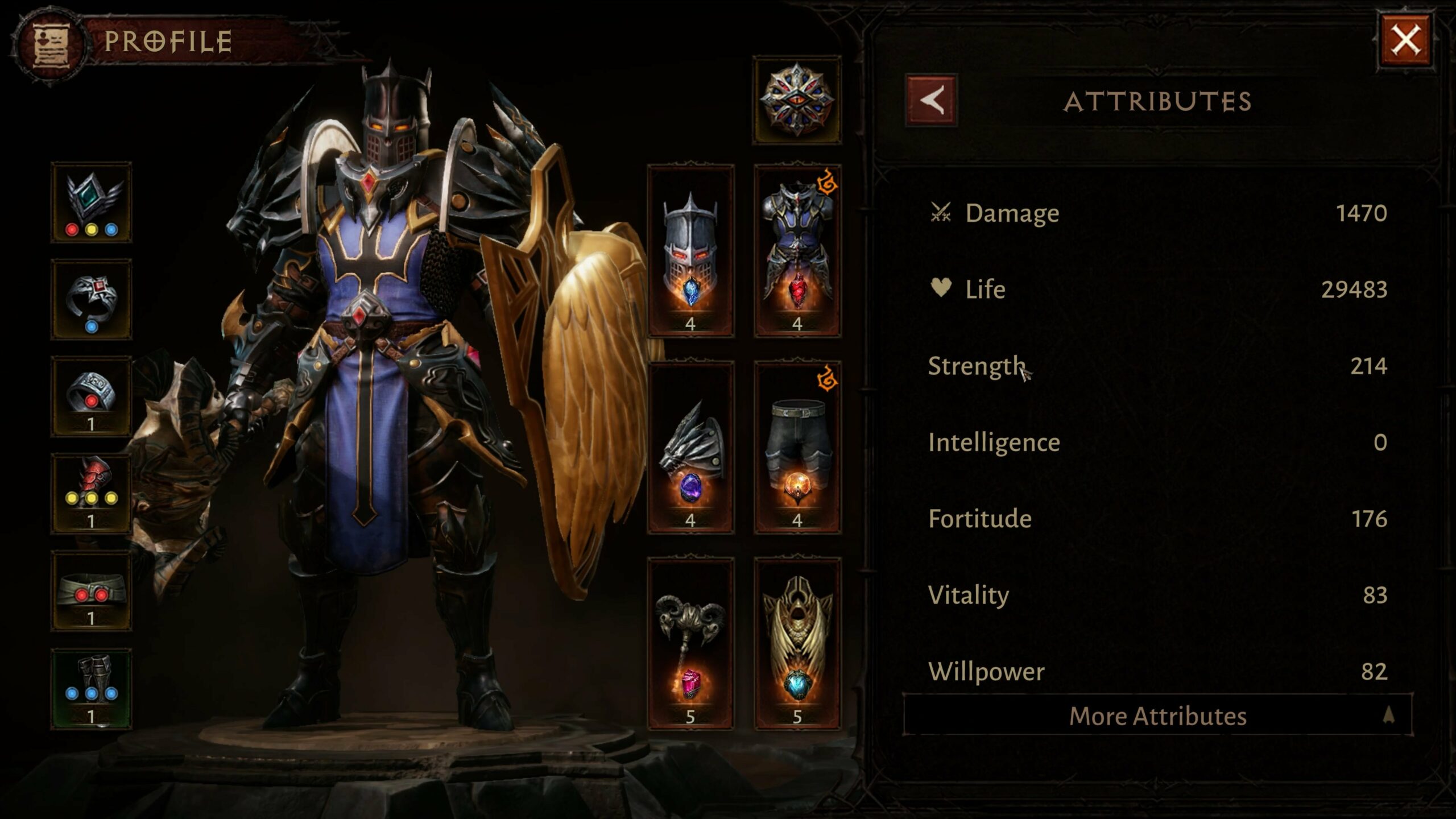Expand the More Attributes section
This screenshot has width=1456, height=819.
[x=1157, y=715]
